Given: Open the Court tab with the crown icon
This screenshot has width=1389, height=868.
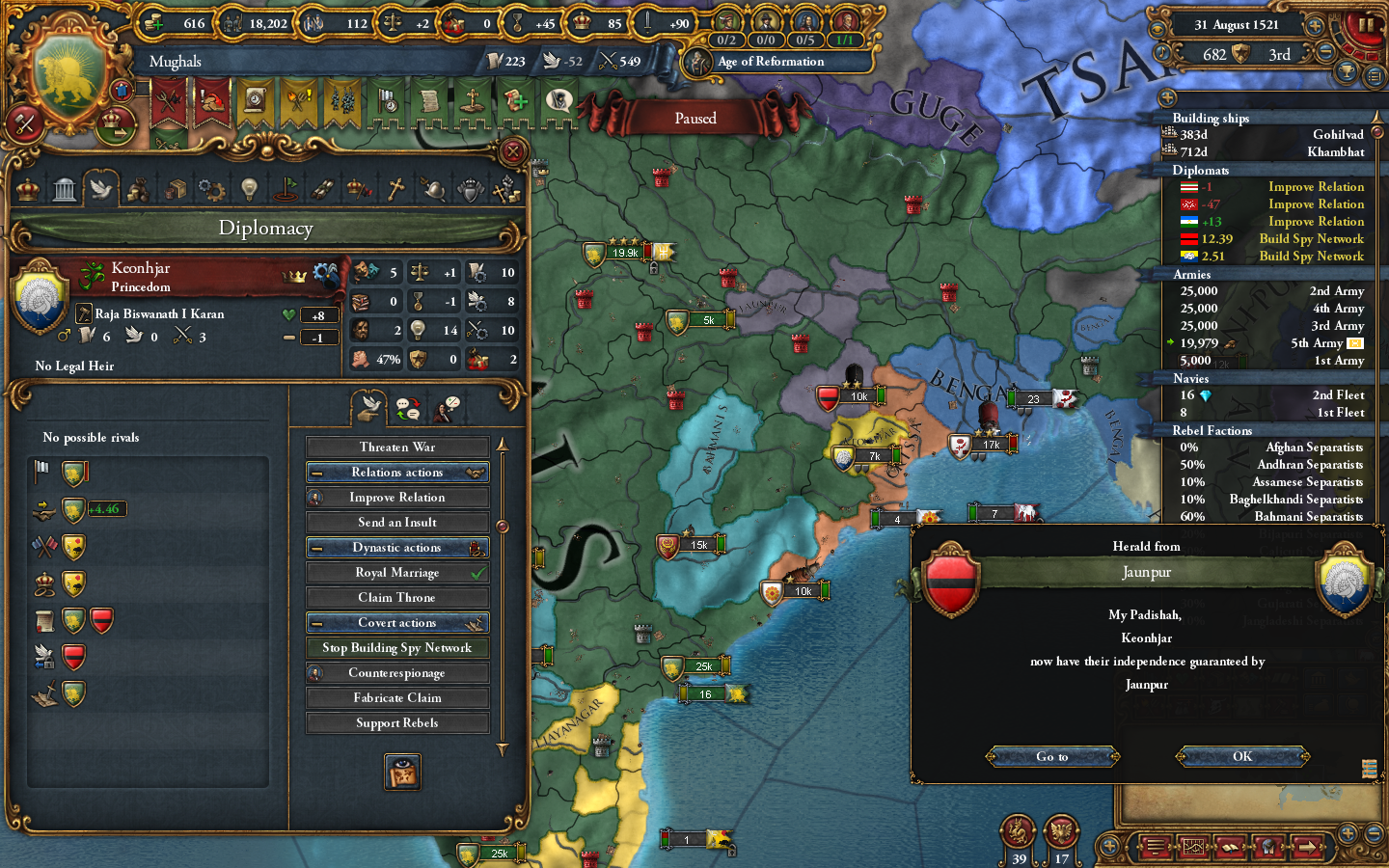Looking at the screenshot, I should 26,189.
